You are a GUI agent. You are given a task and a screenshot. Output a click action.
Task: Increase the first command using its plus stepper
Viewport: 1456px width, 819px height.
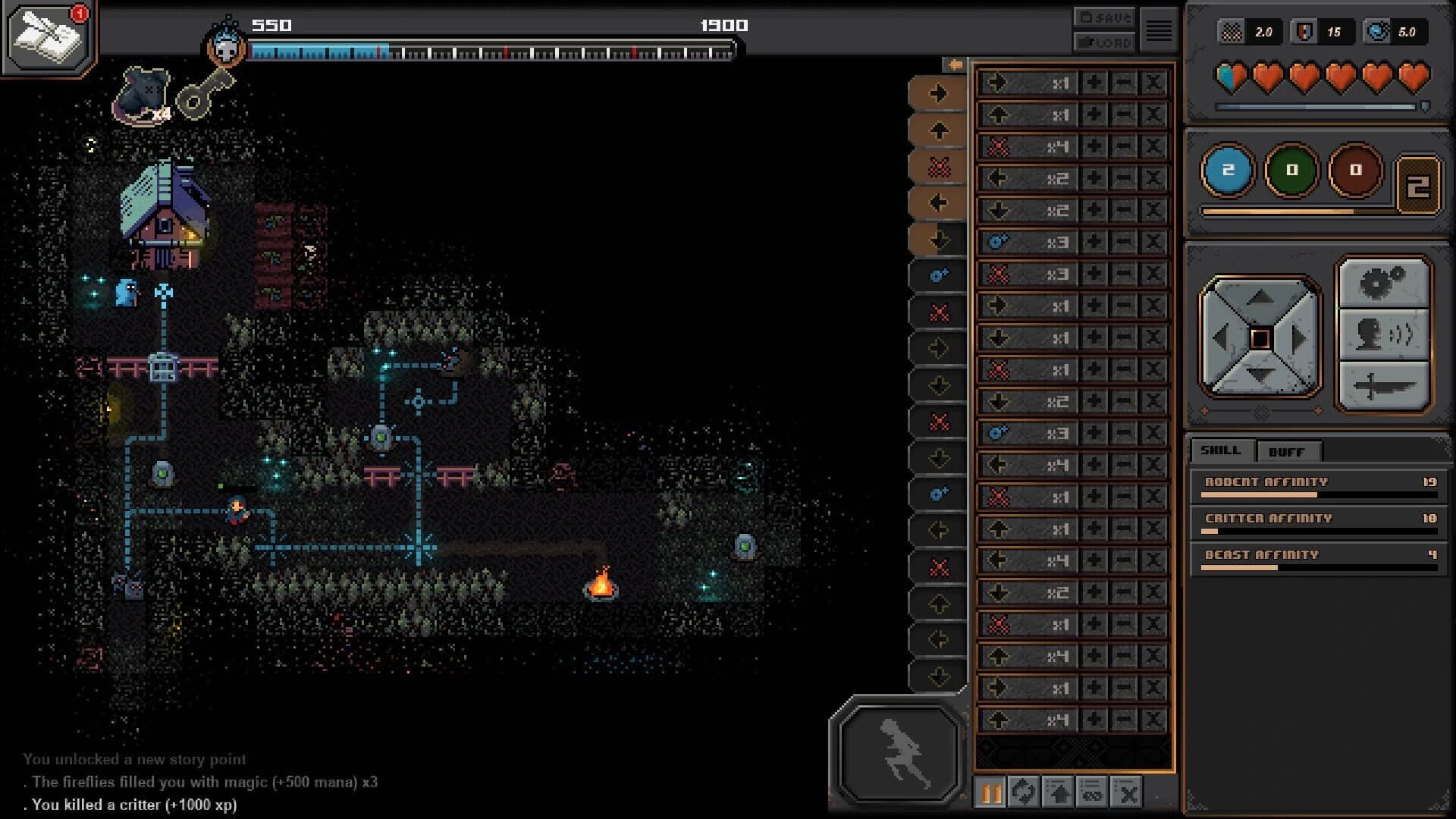pos(1093,83)
